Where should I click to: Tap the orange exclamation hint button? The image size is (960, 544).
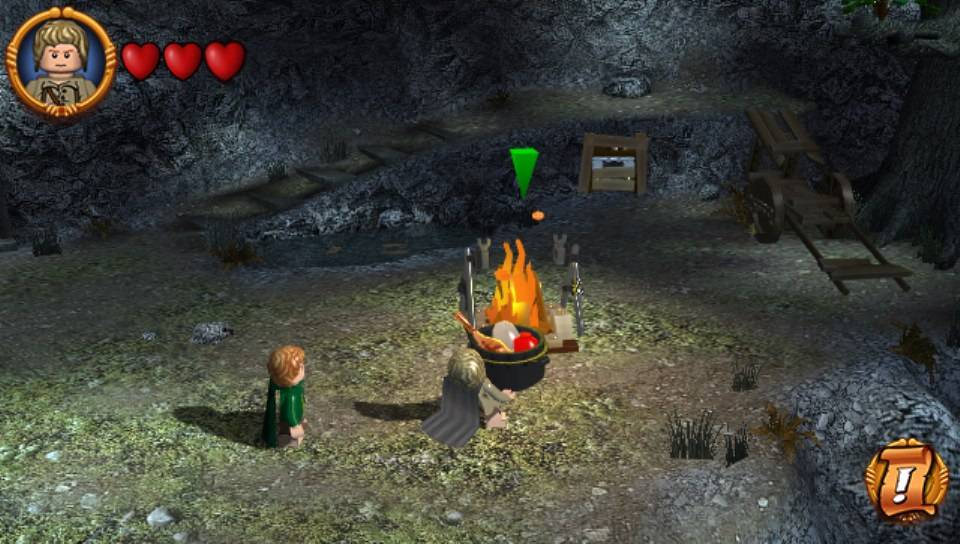(x=905, y=482)
